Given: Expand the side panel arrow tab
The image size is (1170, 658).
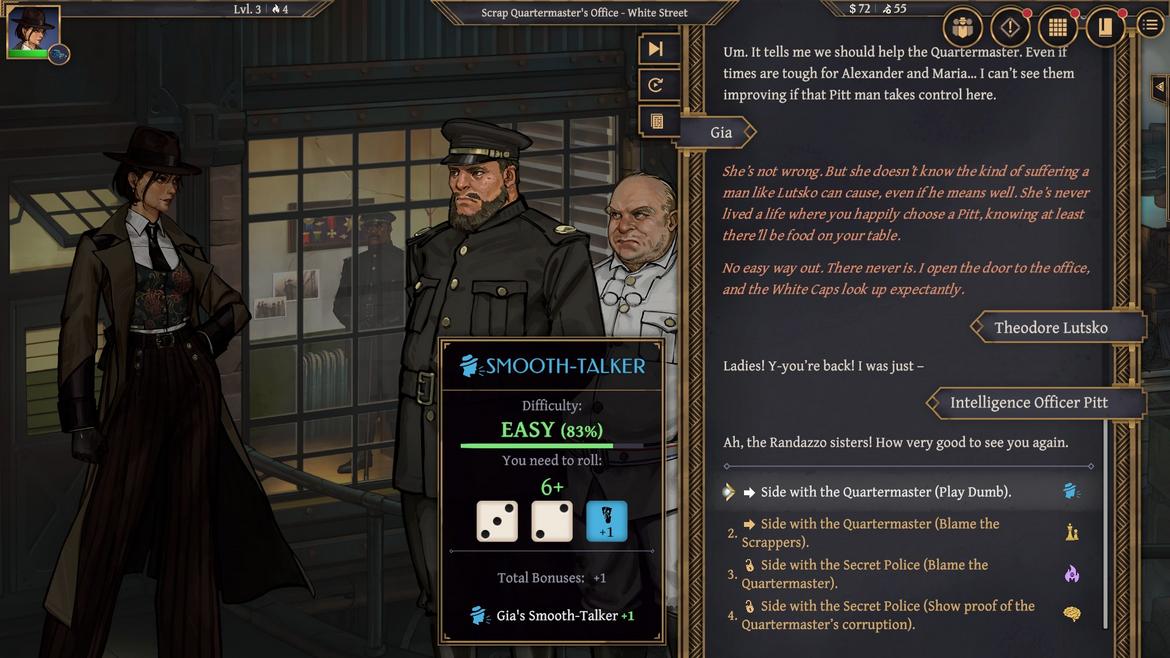Looking at the screenshot, I should tap(1159, 87).
